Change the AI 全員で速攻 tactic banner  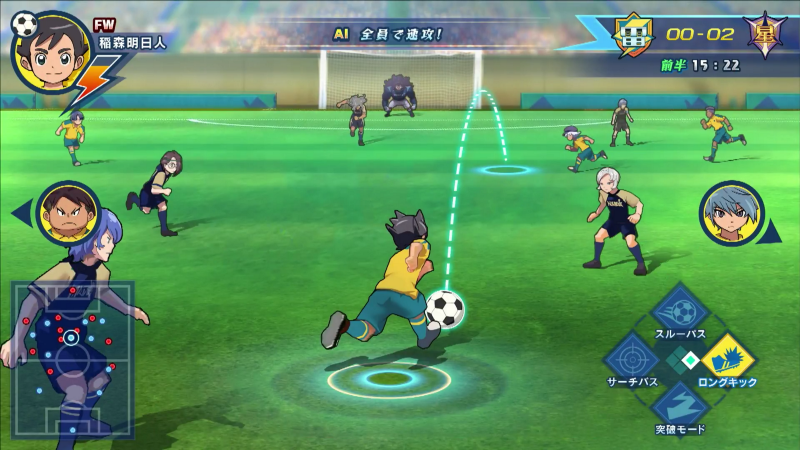tap(388, 33)
